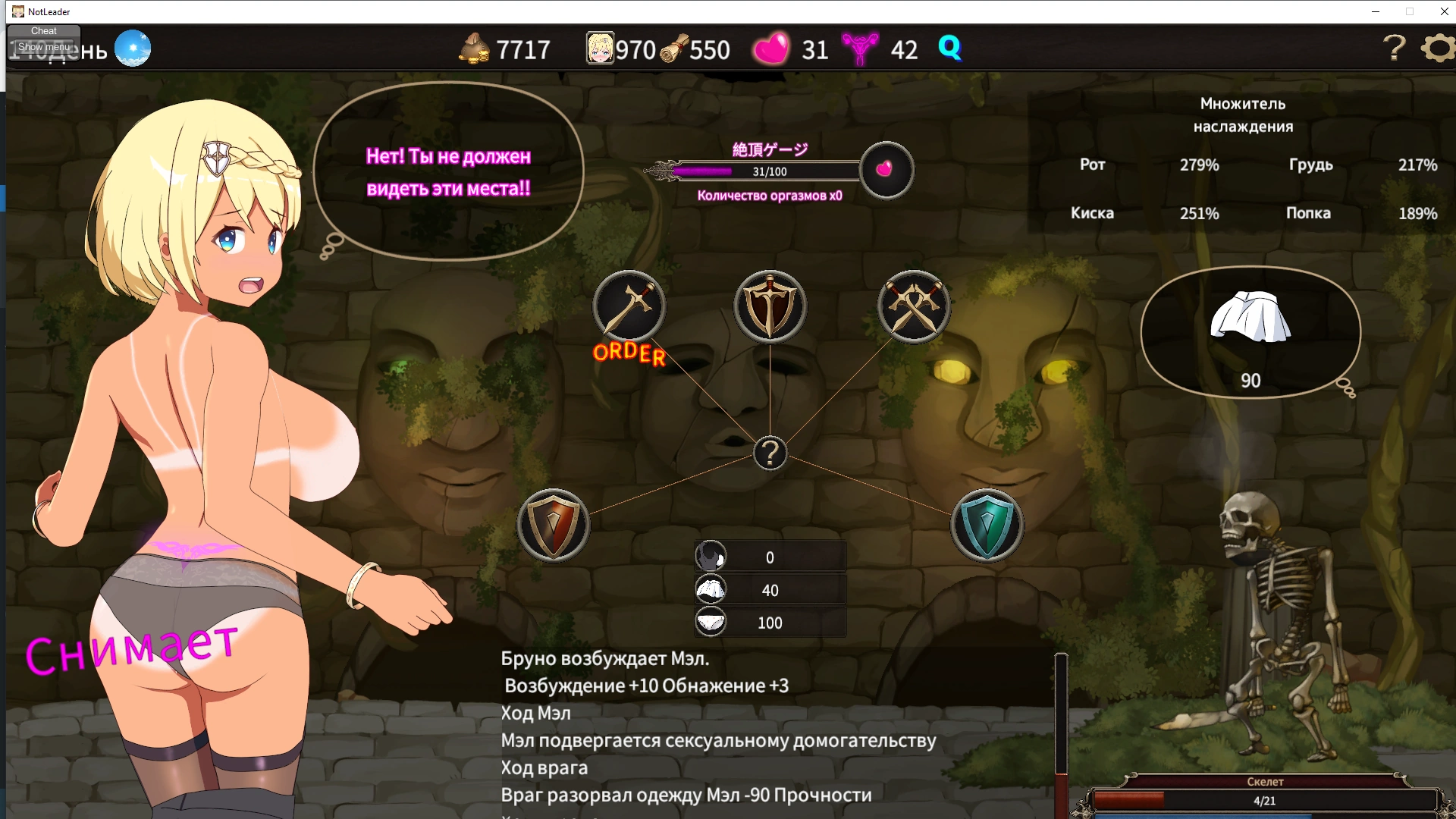Screen dimensions: 1456x819
Task: Close the NotLeader window
Action: pyautogui.click(x=1444, y=11)
